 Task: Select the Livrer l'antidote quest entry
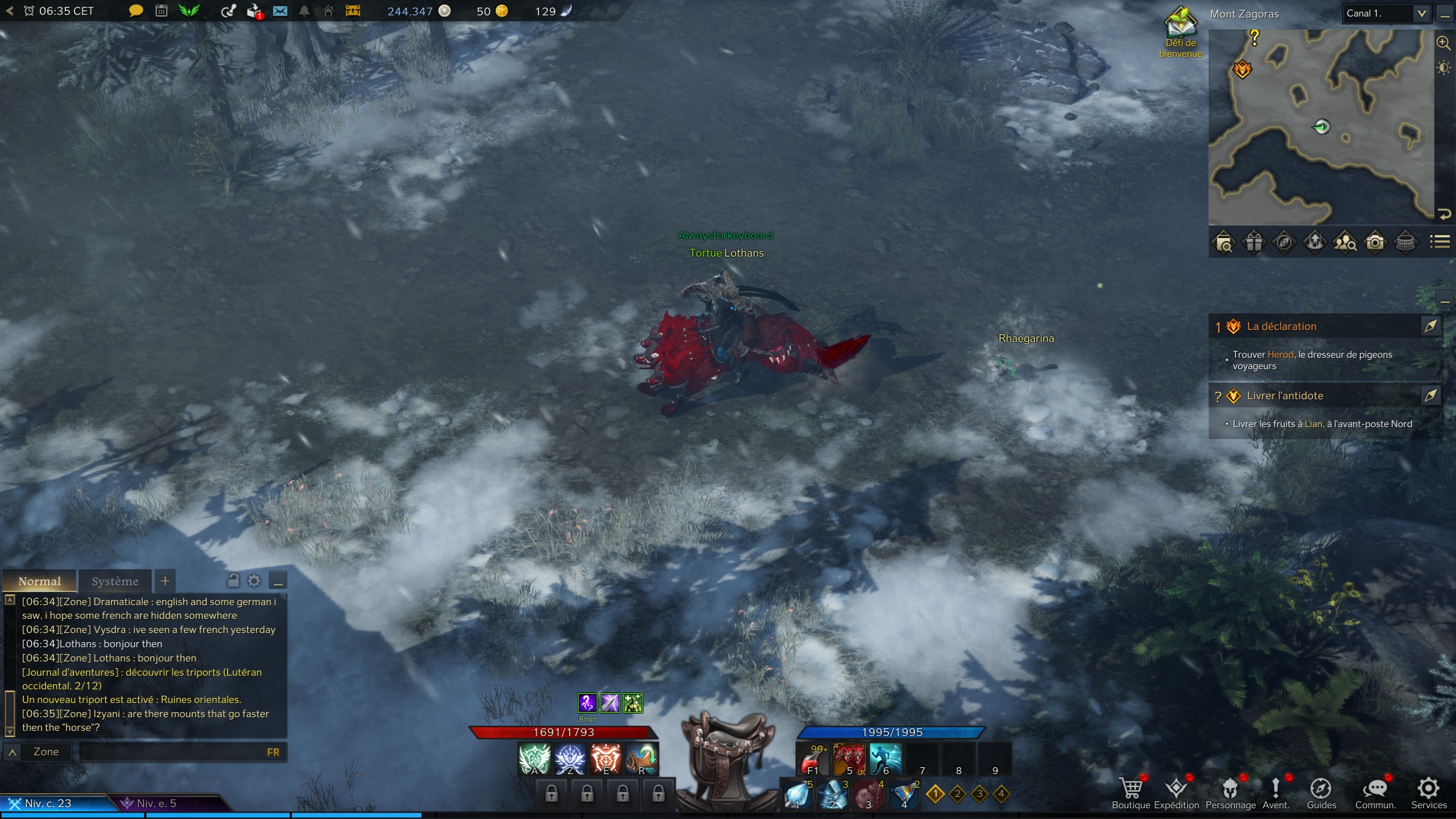coord(1285,396)
